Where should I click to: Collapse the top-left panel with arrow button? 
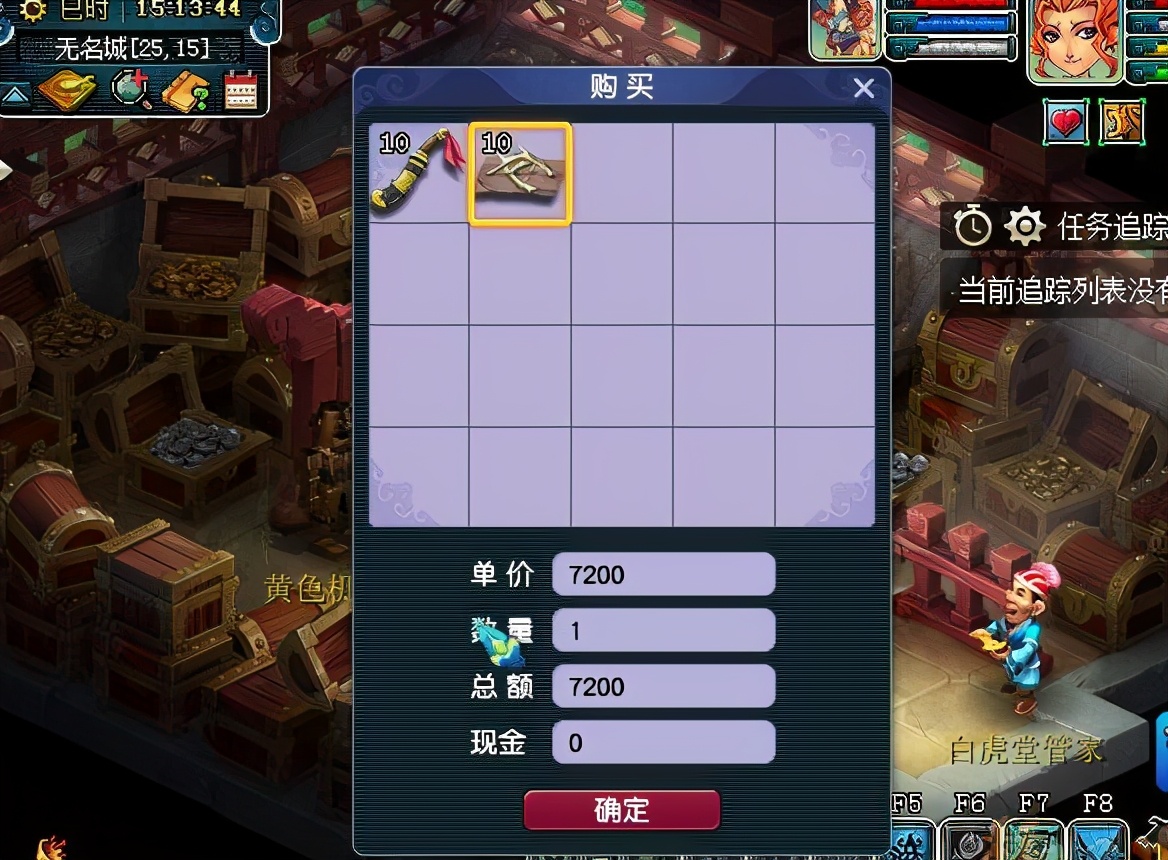14,94
